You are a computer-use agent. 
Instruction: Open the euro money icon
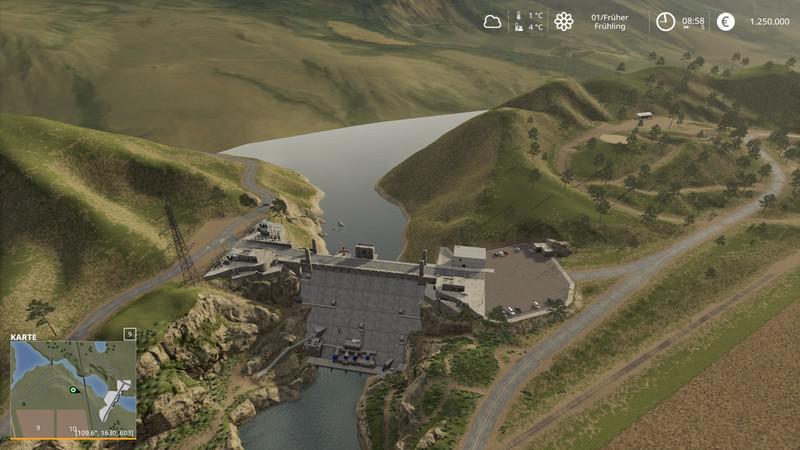click(x=726, y=21)
